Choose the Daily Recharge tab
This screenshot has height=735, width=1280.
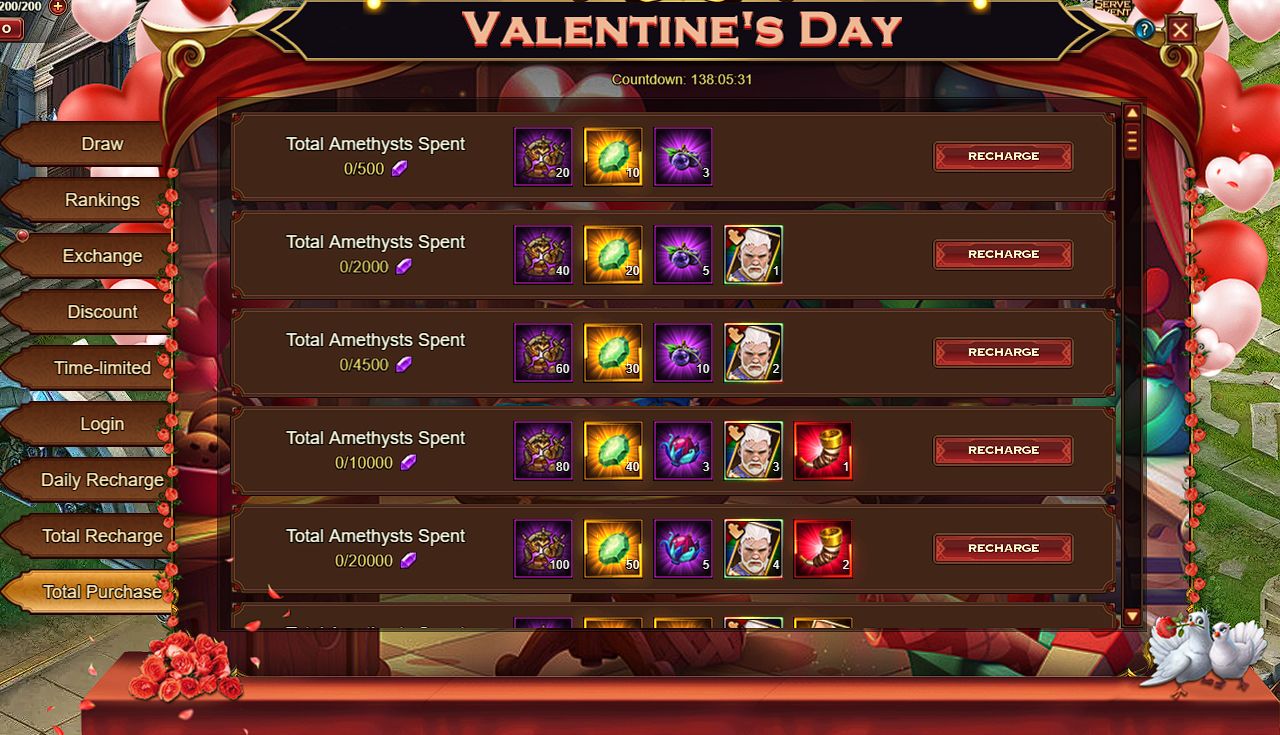(101, 480)
